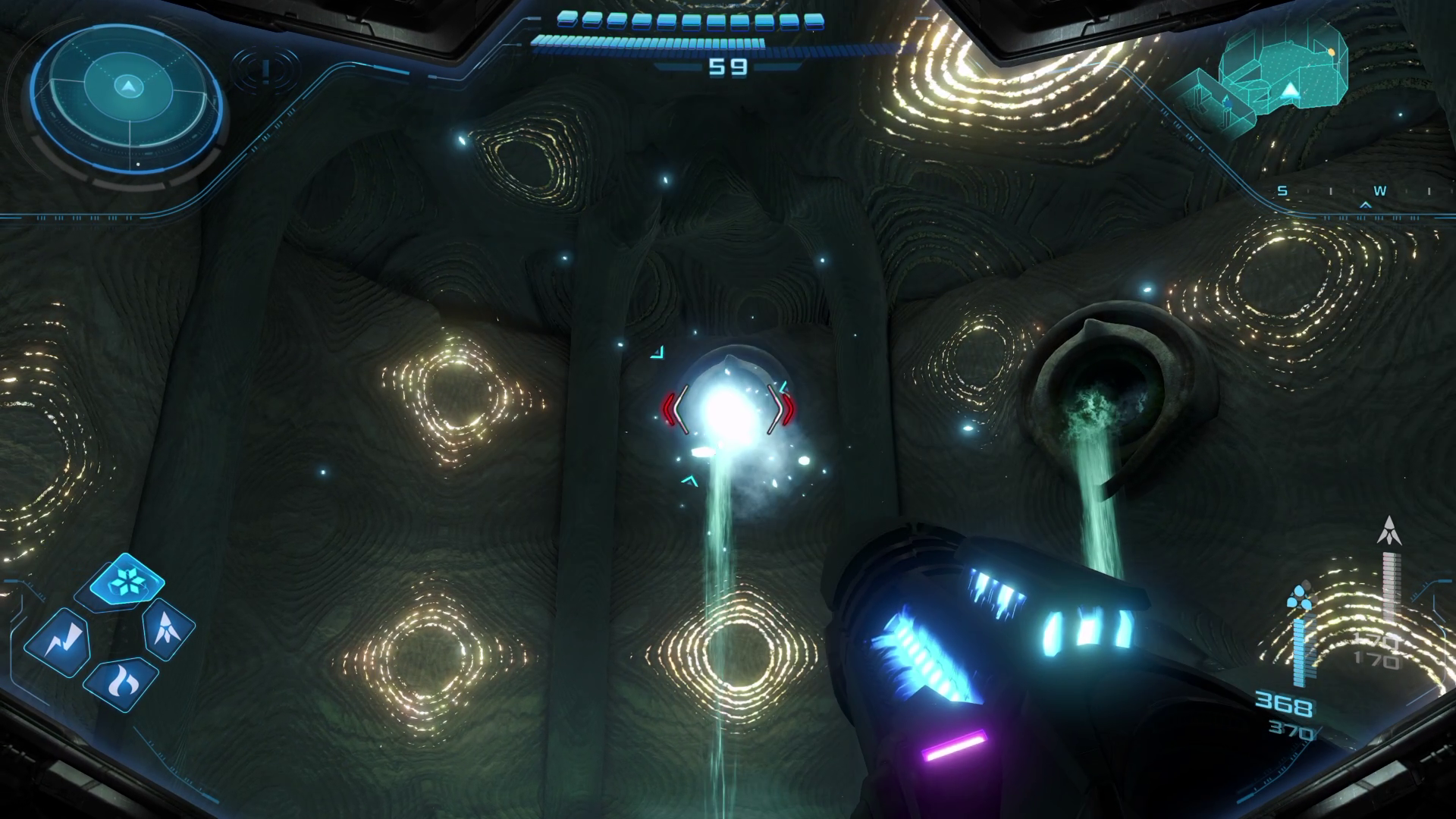Activate the flame shot icon
Screen dimensions: 1456x819
tap(121, 683)
